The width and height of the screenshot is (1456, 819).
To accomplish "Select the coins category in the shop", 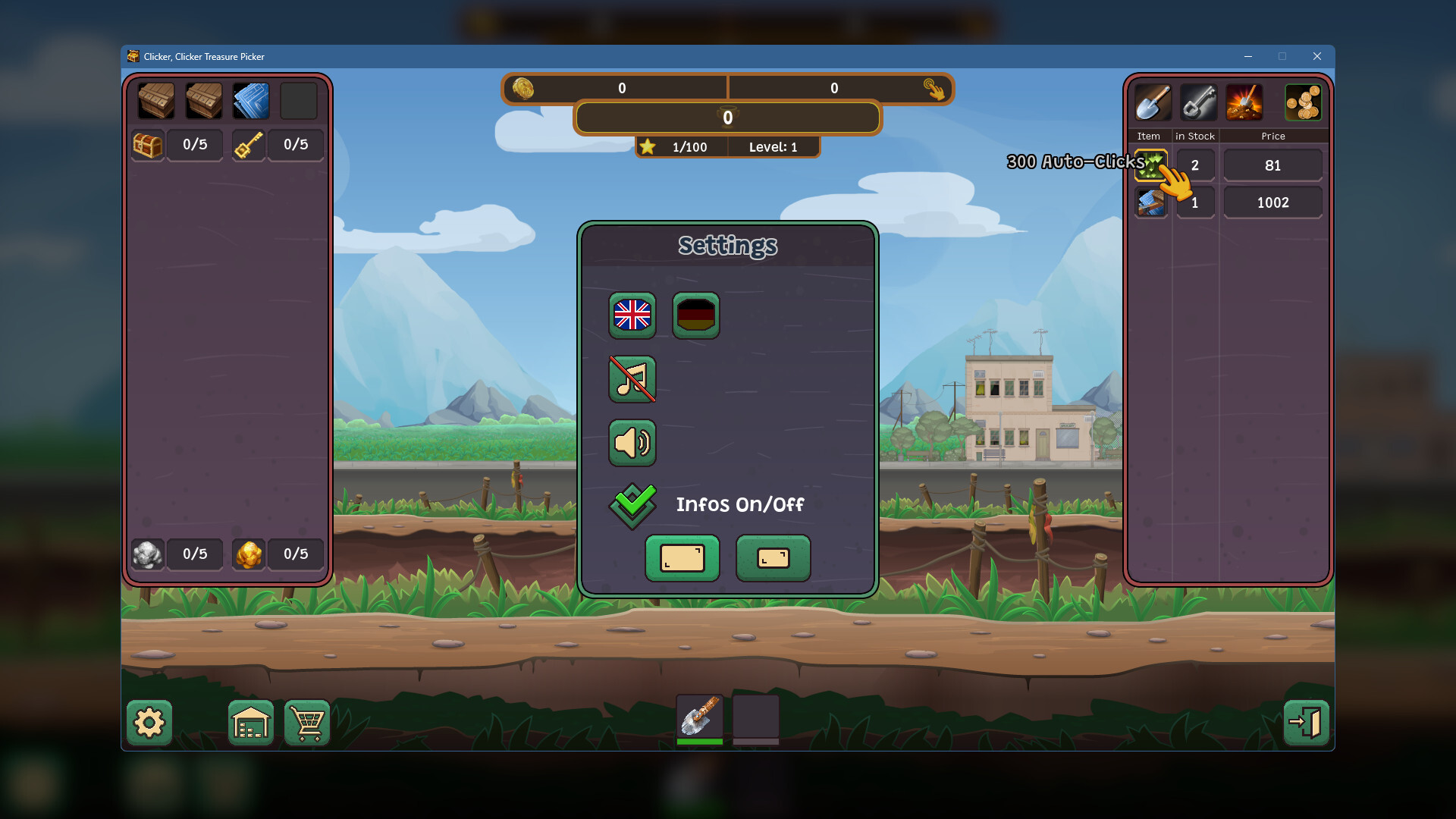I will point(1302,102).
